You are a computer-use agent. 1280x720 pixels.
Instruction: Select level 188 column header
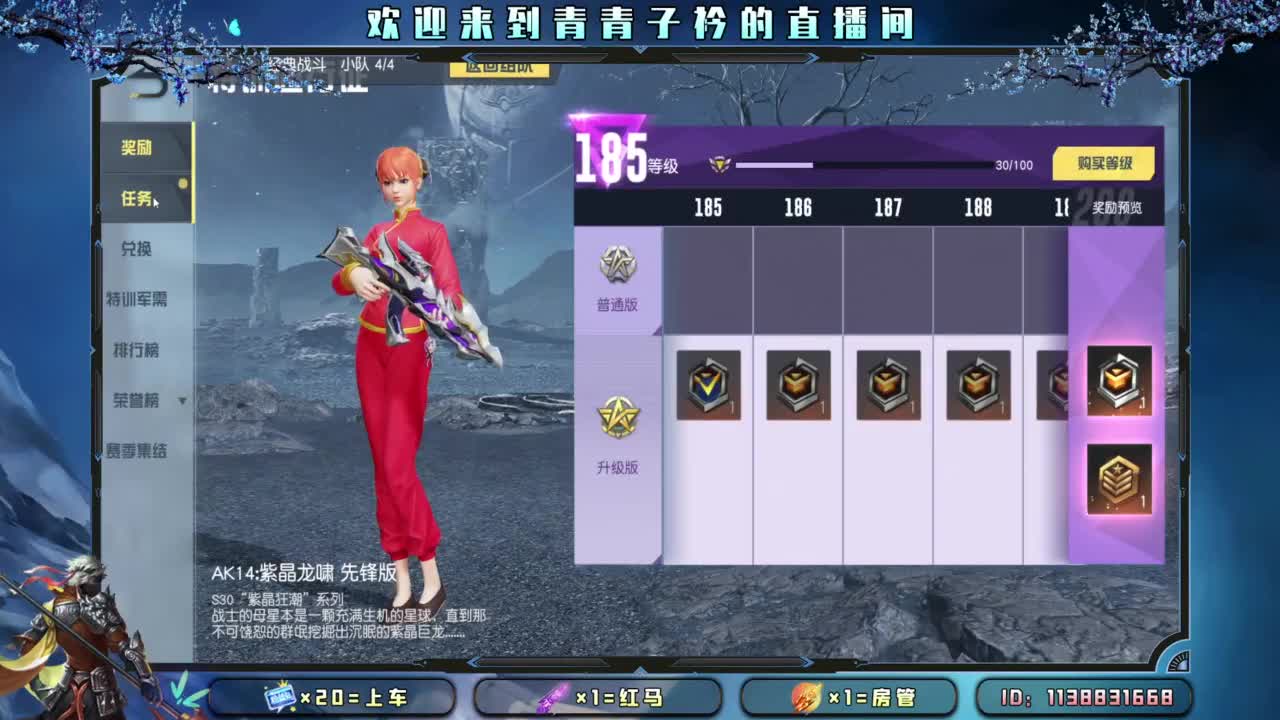pyautogui.click(x=977, y=209)
